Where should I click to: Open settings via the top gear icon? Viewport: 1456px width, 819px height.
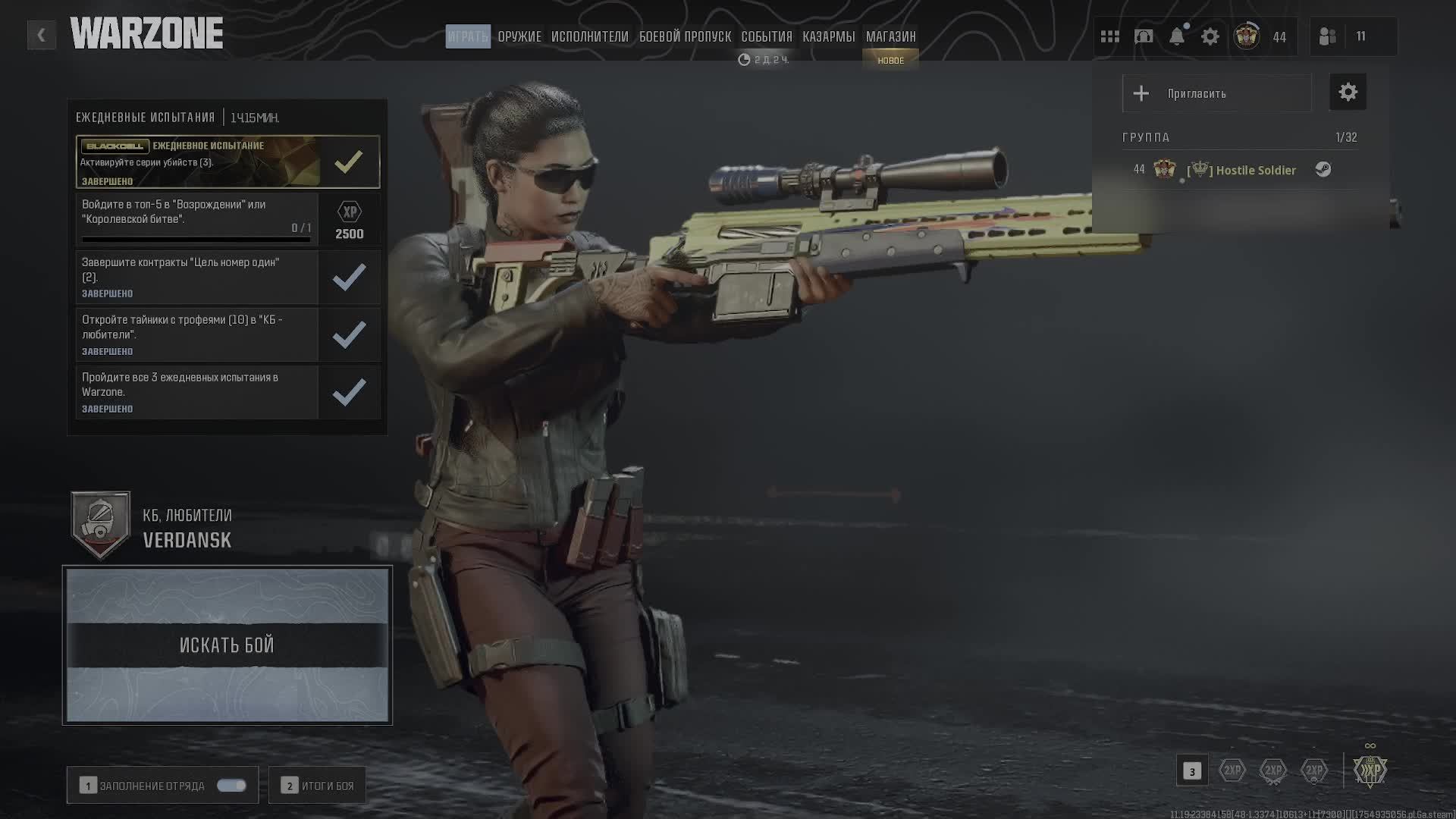point(1210,36)
